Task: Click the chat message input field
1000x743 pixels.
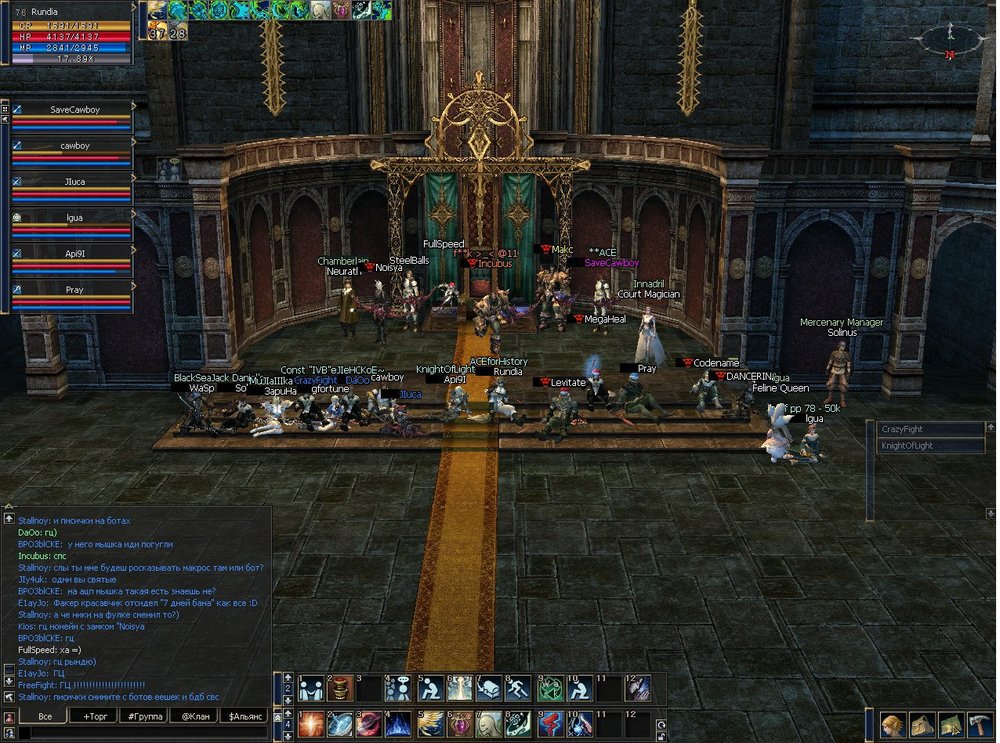Action: [140, 733]
